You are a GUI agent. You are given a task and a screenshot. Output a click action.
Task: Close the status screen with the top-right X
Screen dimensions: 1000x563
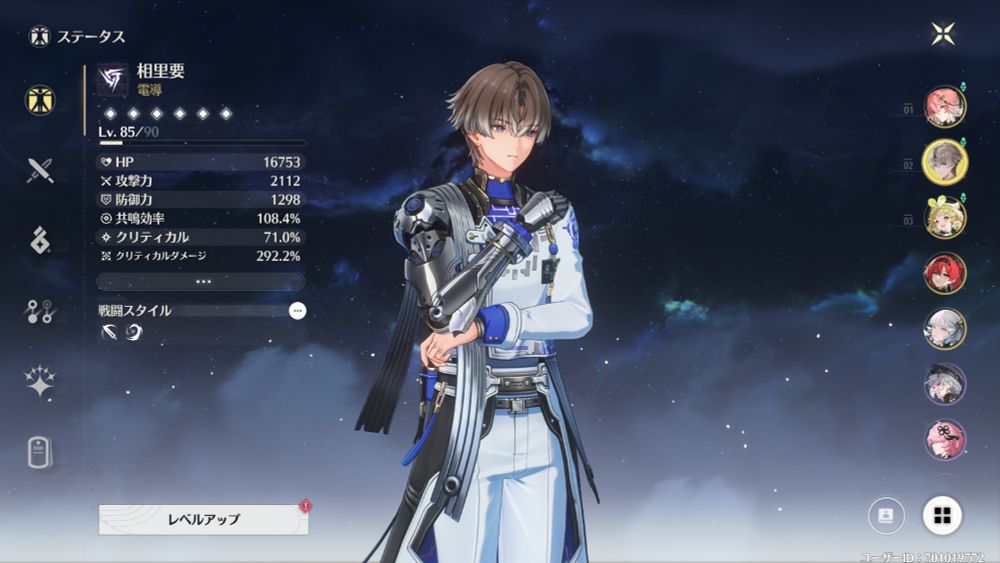[x=943, y=34]
